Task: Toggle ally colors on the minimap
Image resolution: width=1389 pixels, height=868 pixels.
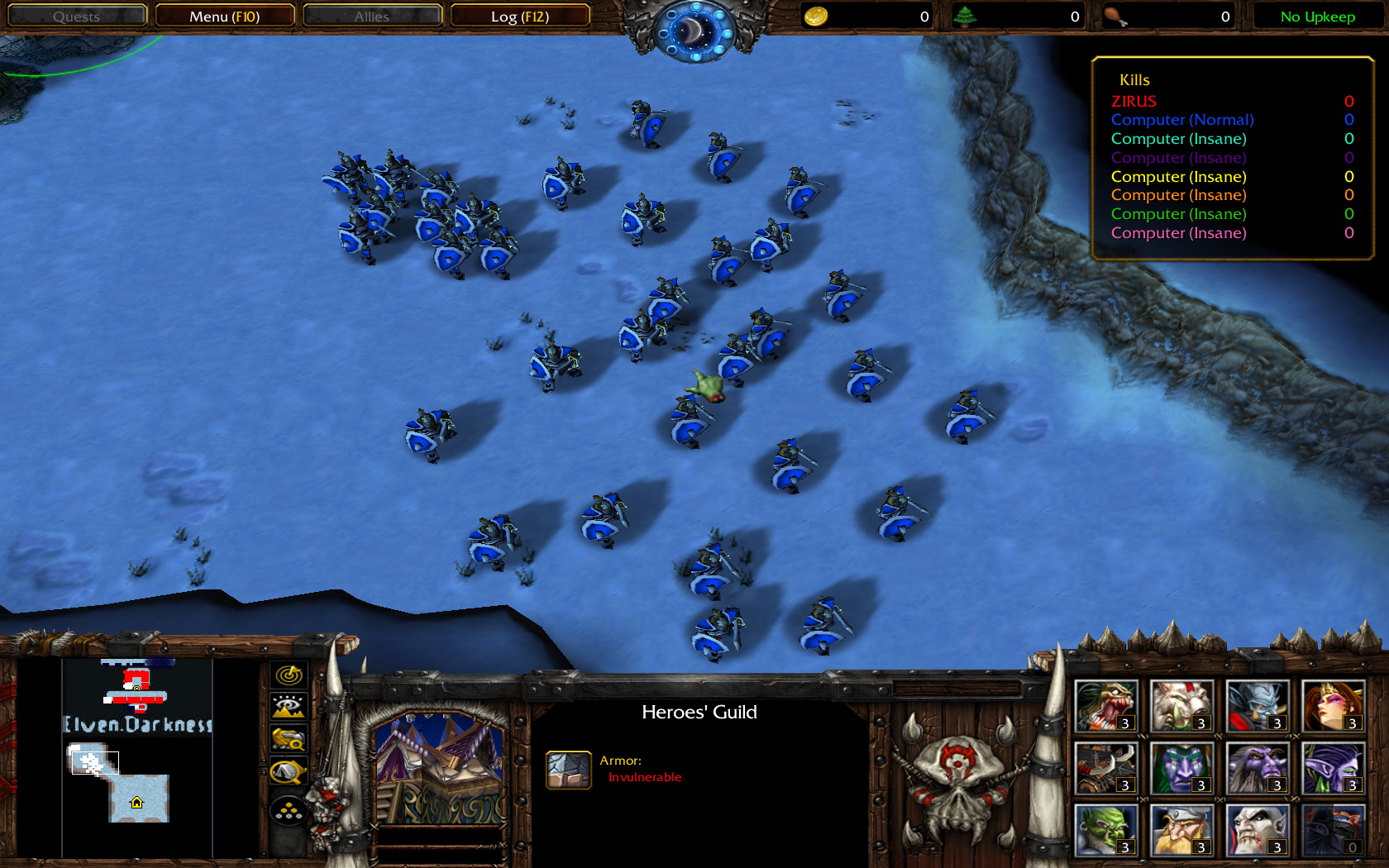Action: (288, 738)
